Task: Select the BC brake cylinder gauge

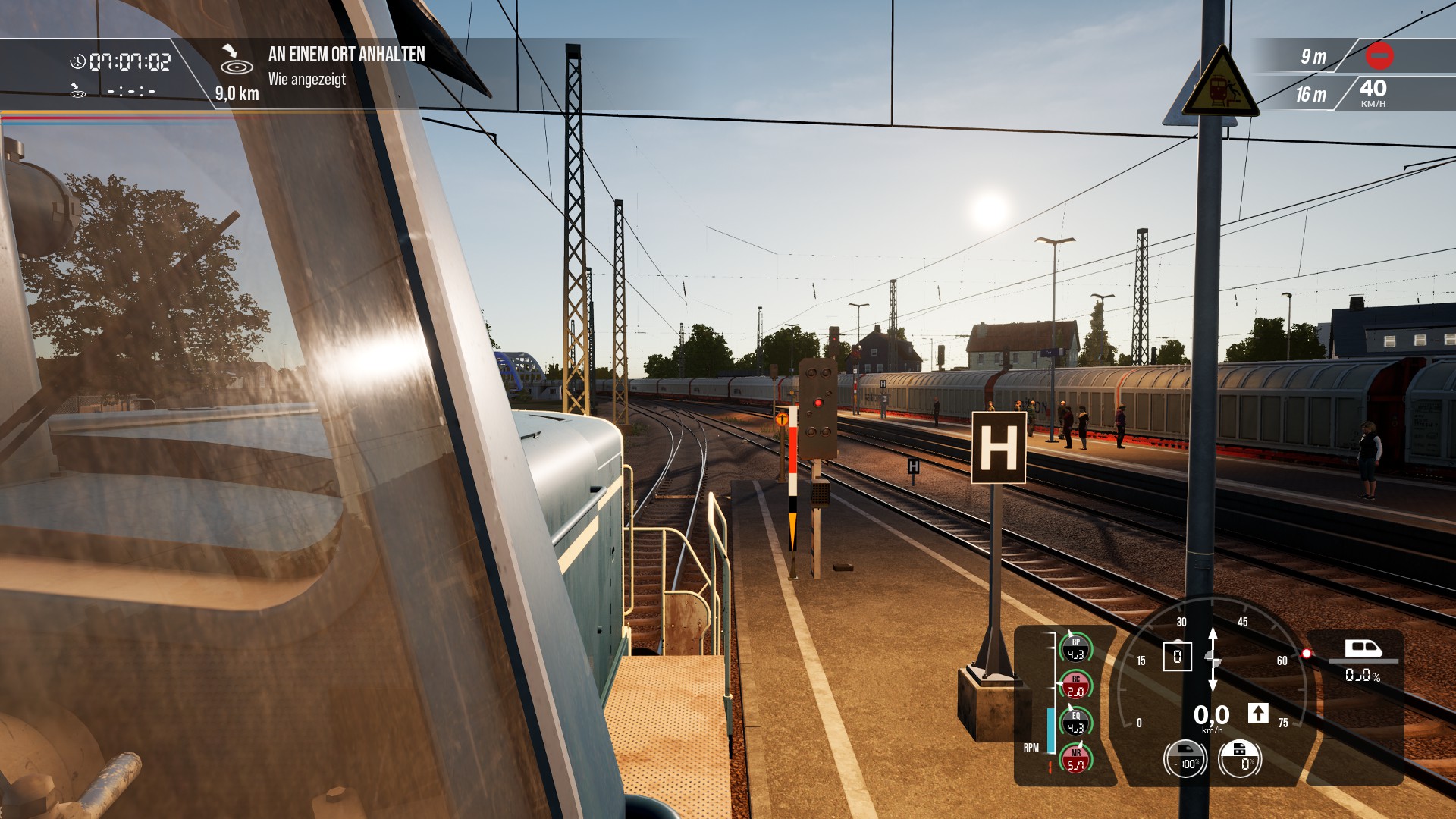Action: pyautogui.click(x=1075, y=686)
